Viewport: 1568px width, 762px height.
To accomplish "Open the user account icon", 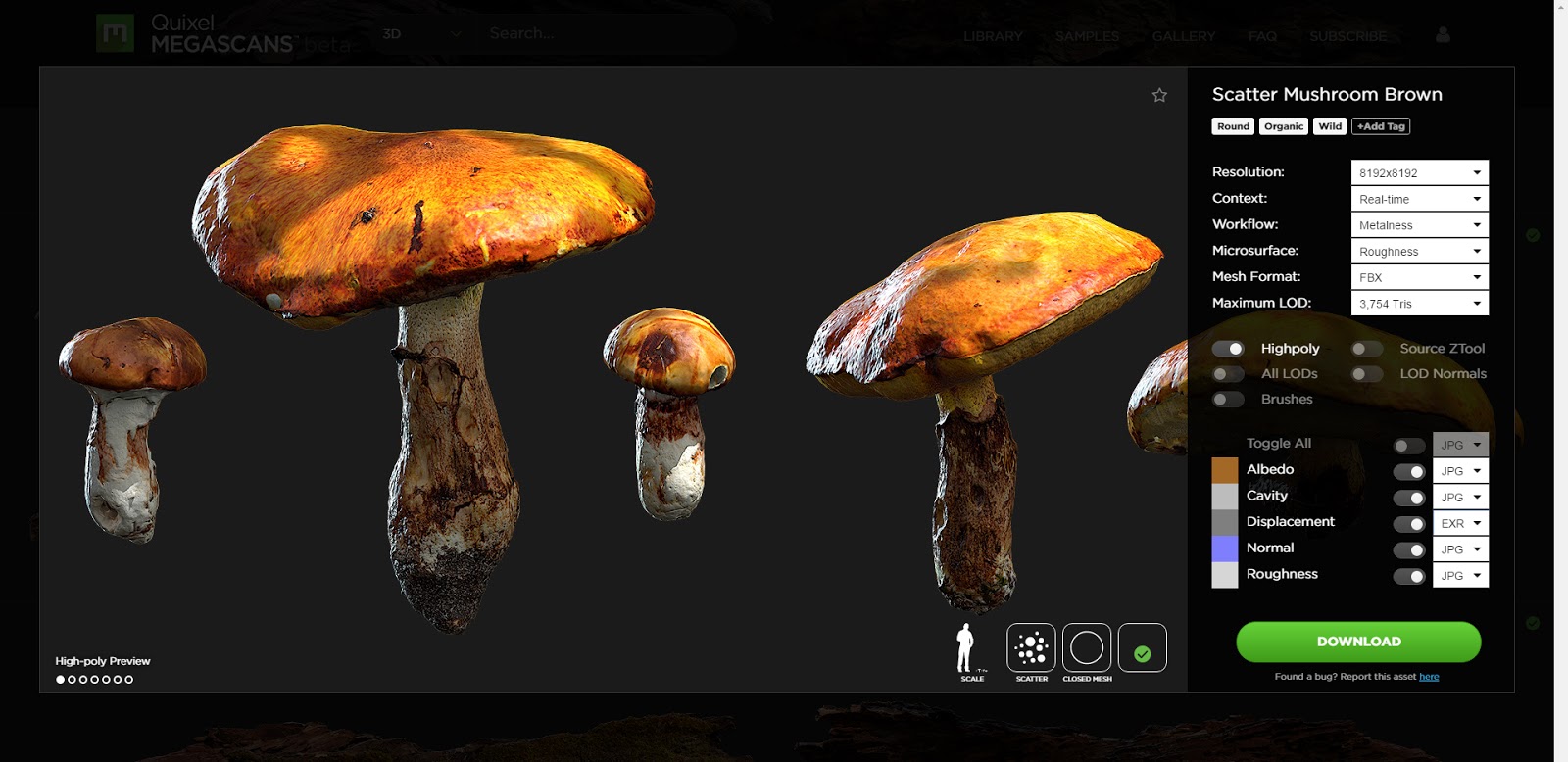I will 1443,34.
